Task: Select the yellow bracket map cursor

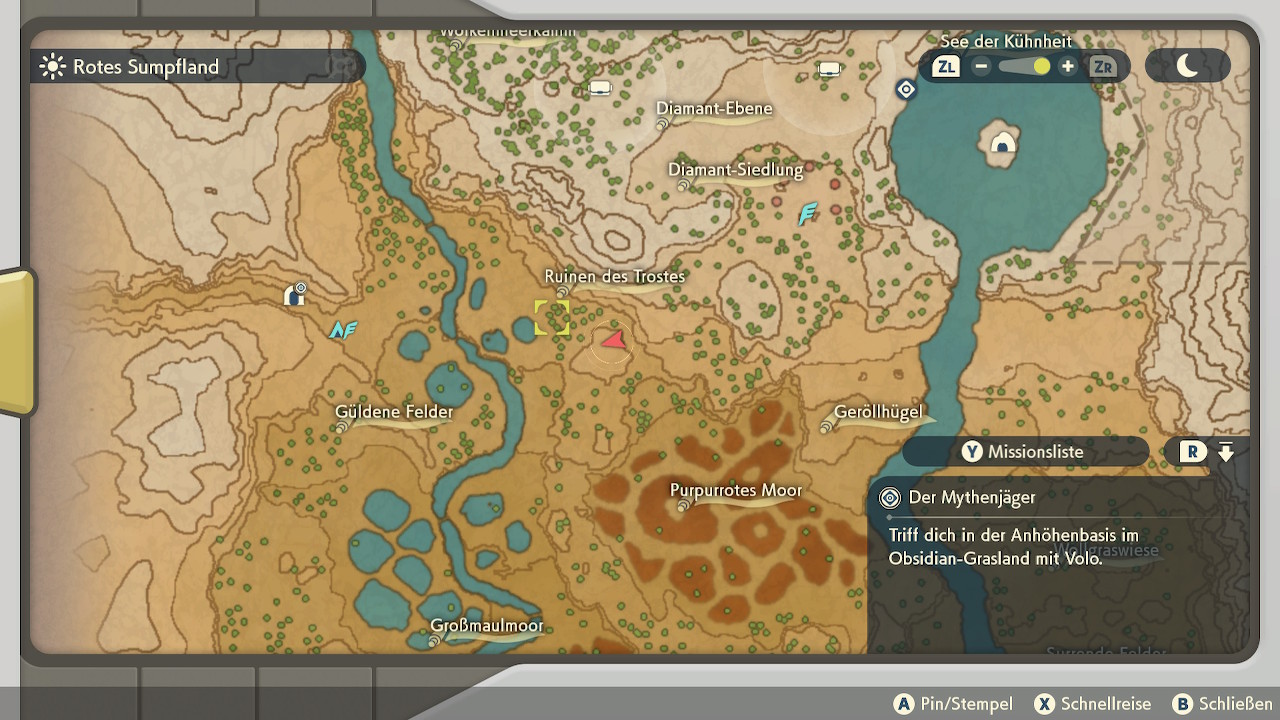Action: [552, 317]
